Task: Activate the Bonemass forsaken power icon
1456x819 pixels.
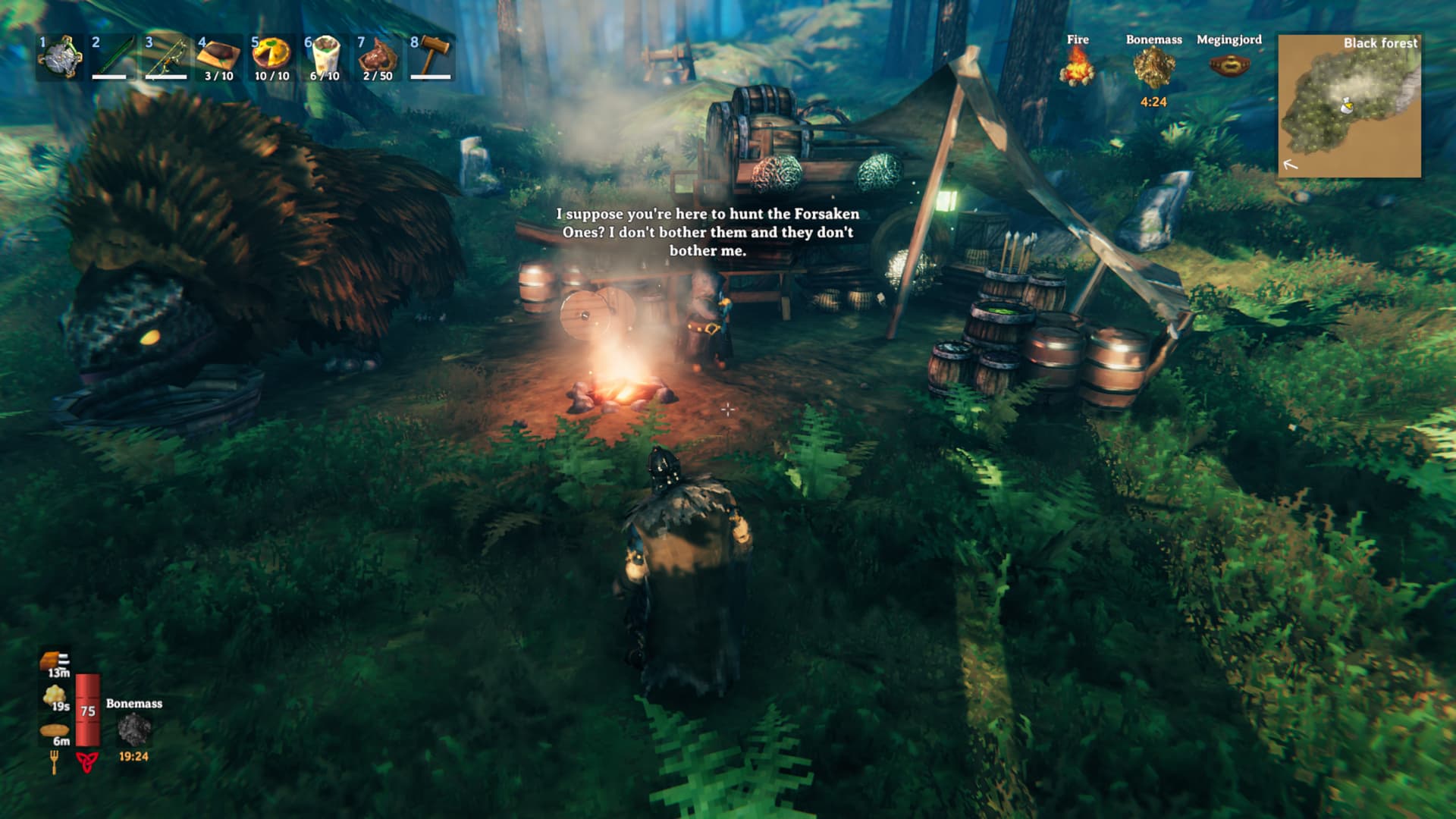Action: (133, 730)
